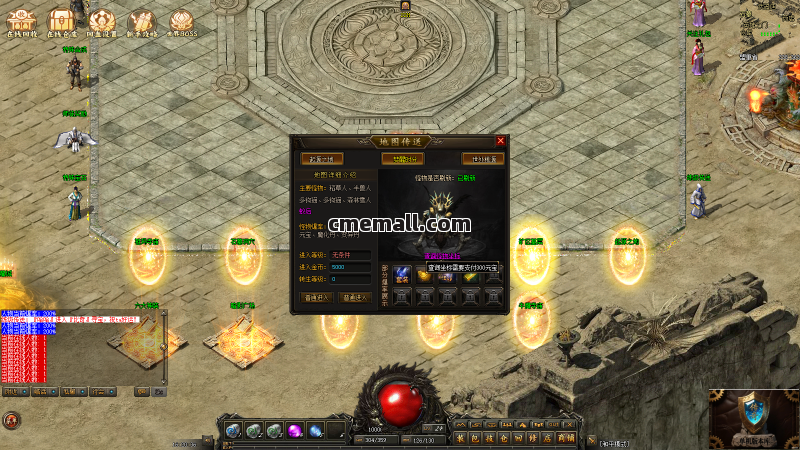This screenshot has width=800, height=450.
Task: Open the 商铺 shop from the bottom menu bar
Action: pos(565,437)
